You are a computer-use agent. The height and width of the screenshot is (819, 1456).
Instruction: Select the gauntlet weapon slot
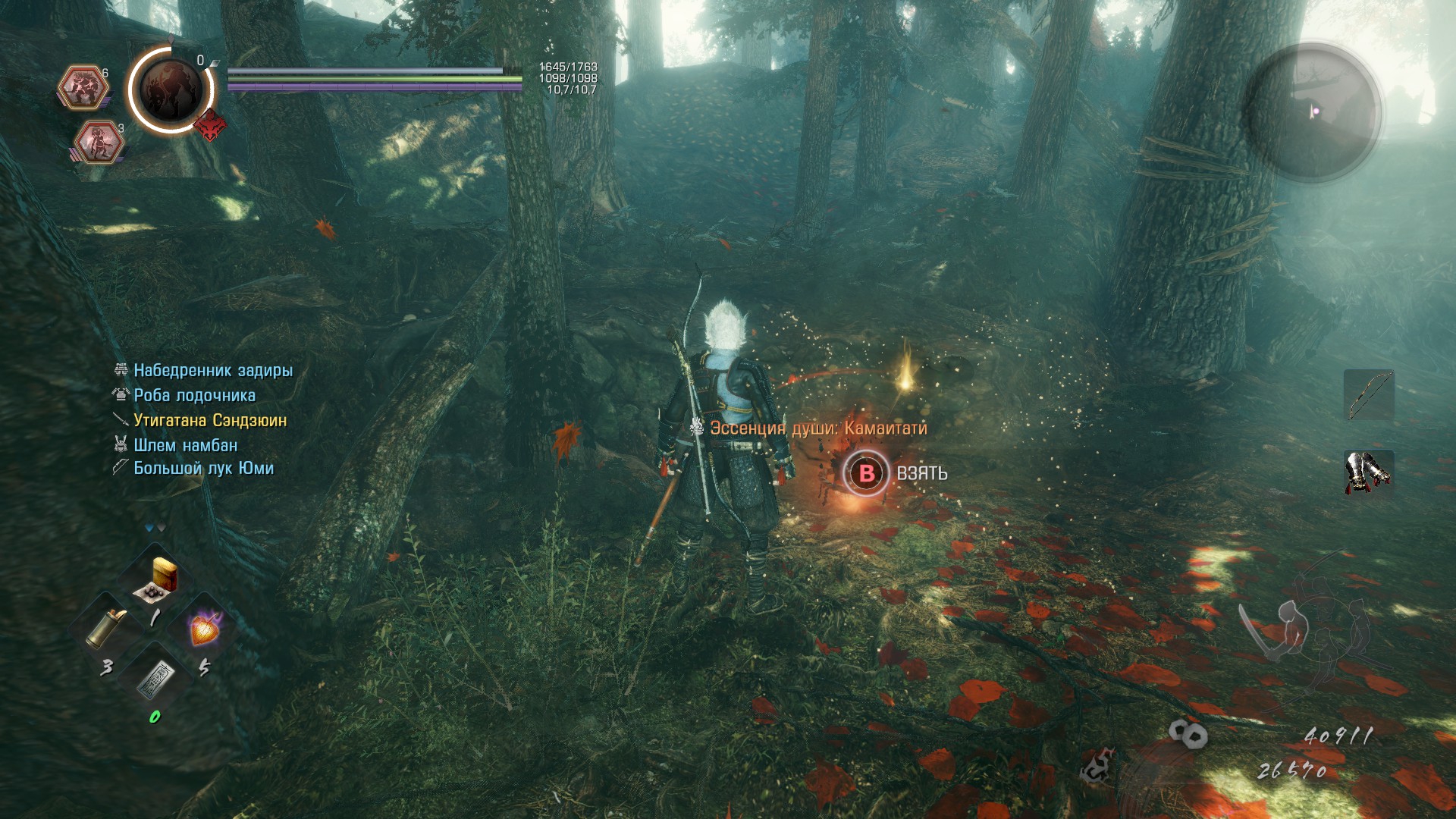click(1369, 472)
